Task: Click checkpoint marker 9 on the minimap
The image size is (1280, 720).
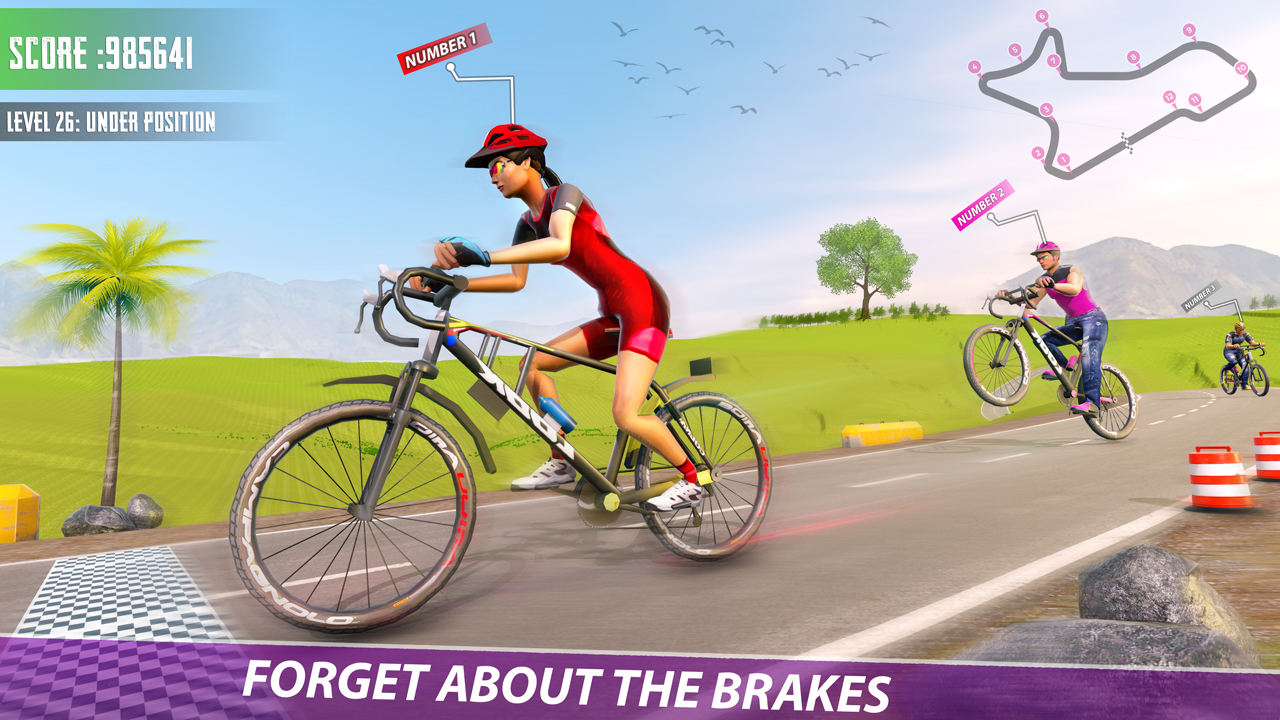Action: point(1189,30)
